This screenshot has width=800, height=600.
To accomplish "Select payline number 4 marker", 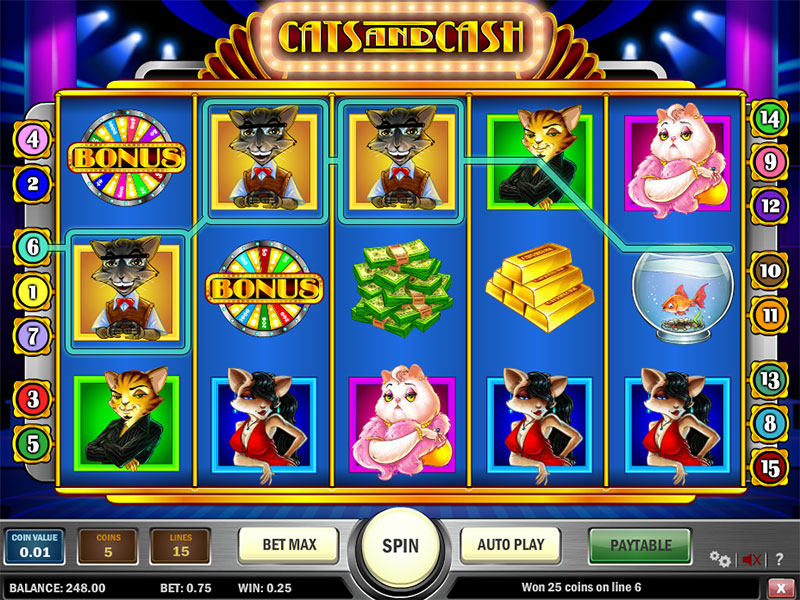I will tap(33, 140).
